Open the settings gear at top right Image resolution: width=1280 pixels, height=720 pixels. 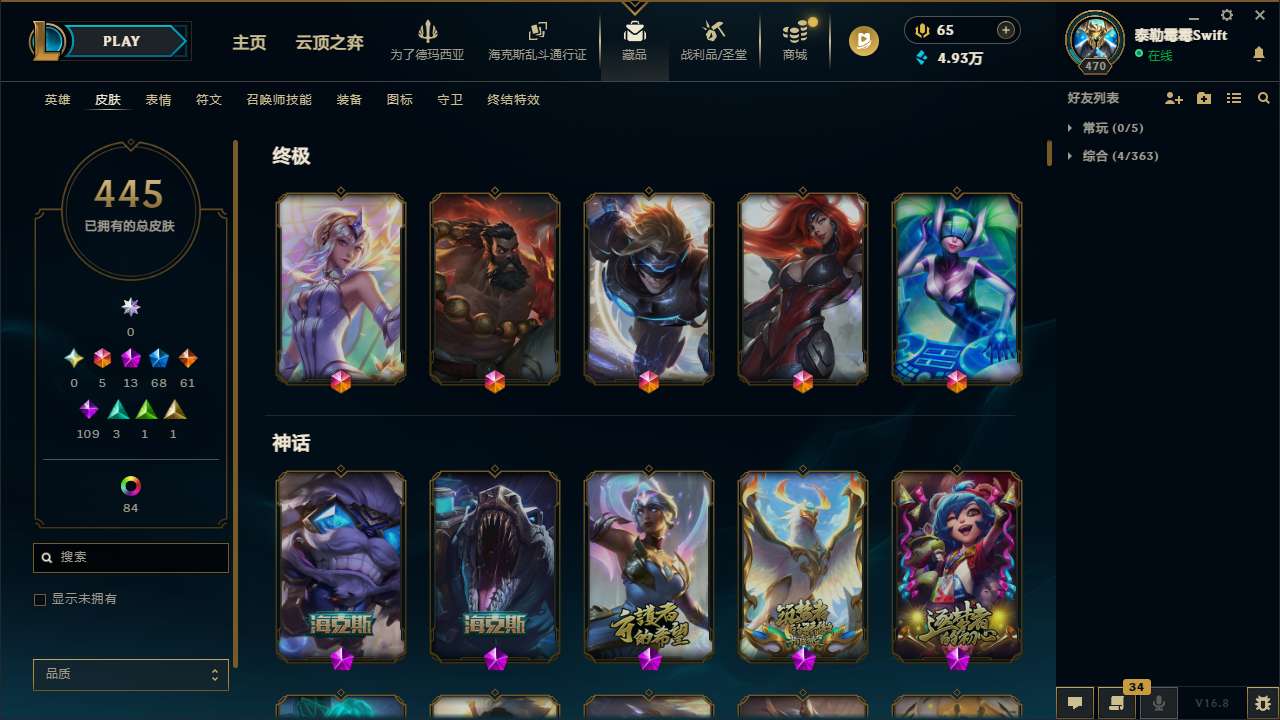(x=1226, y=16)
